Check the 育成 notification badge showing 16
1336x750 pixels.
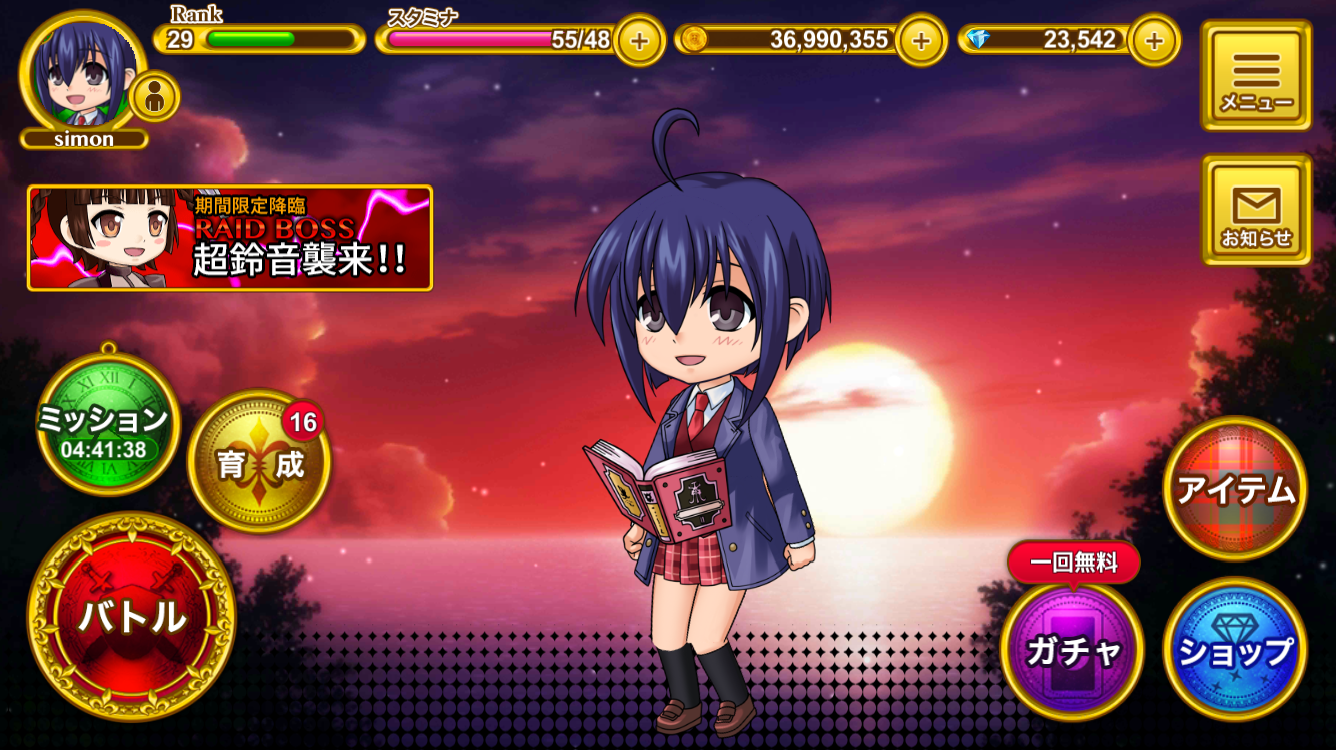point(302,422)
